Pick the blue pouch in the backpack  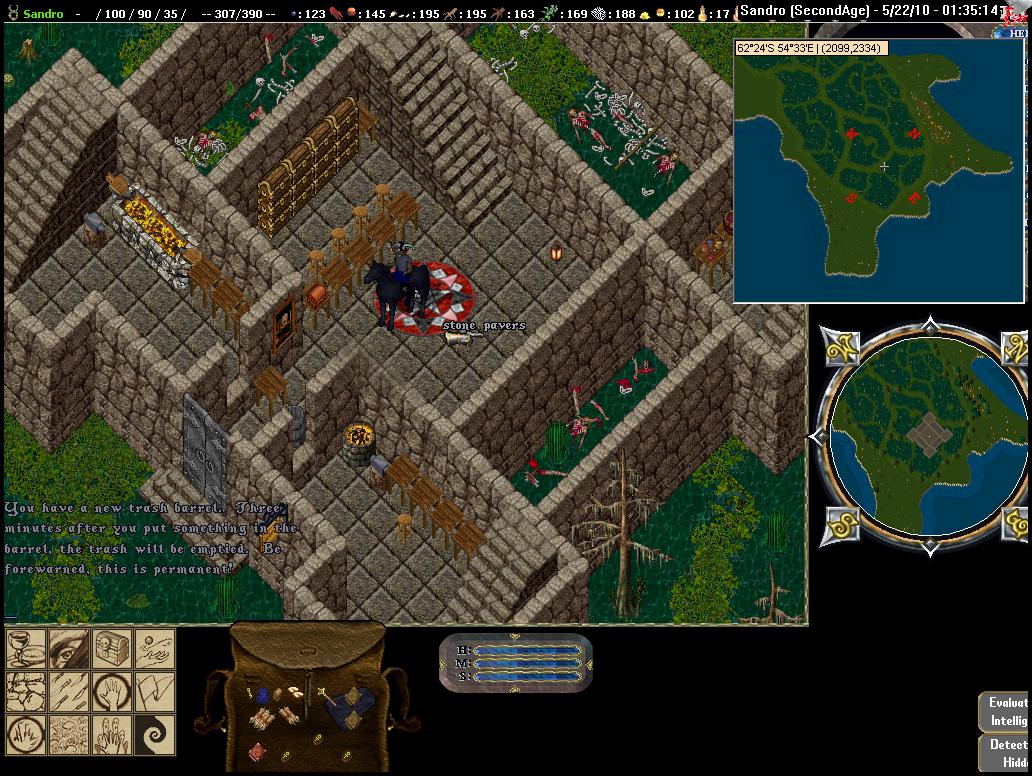[x=263, y=696]
